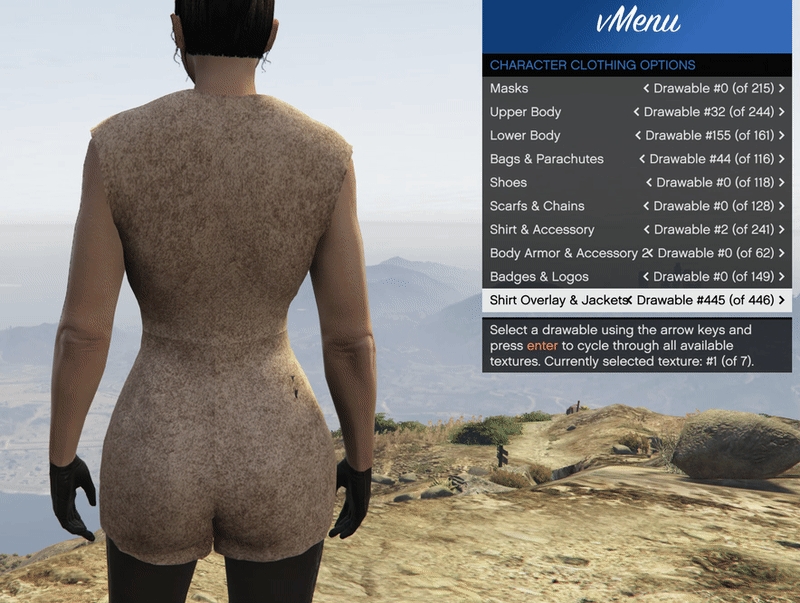Advance Masks drawable with the right arrow
The height and width of the screenshot is (603, 800).
782,89
